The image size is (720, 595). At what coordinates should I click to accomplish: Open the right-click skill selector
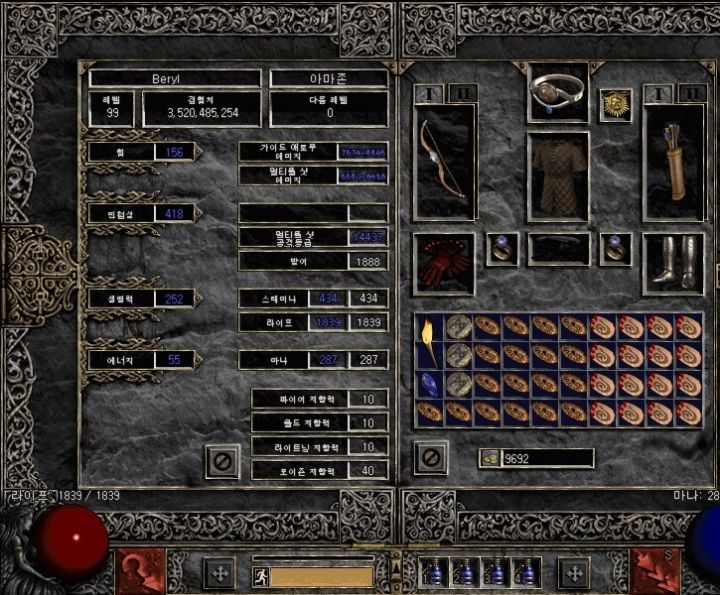(655, 571)
